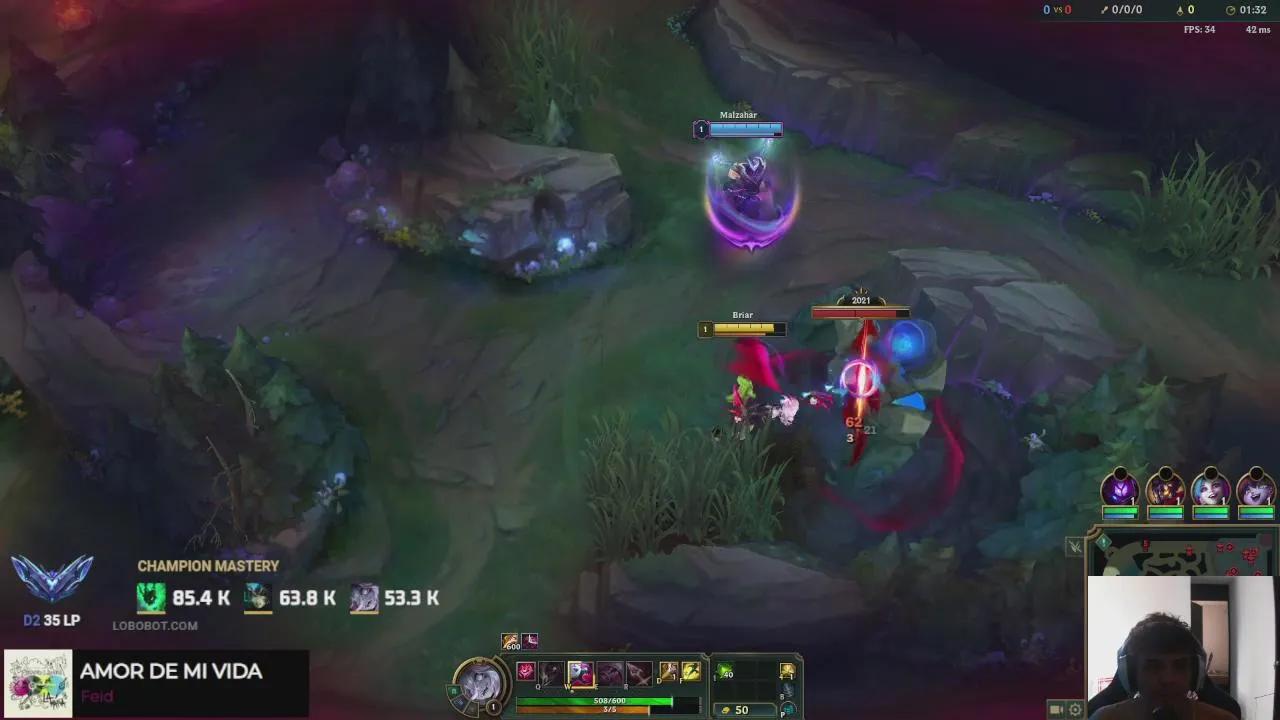Click the gold coin icon beside 50

tap(725, 709)
